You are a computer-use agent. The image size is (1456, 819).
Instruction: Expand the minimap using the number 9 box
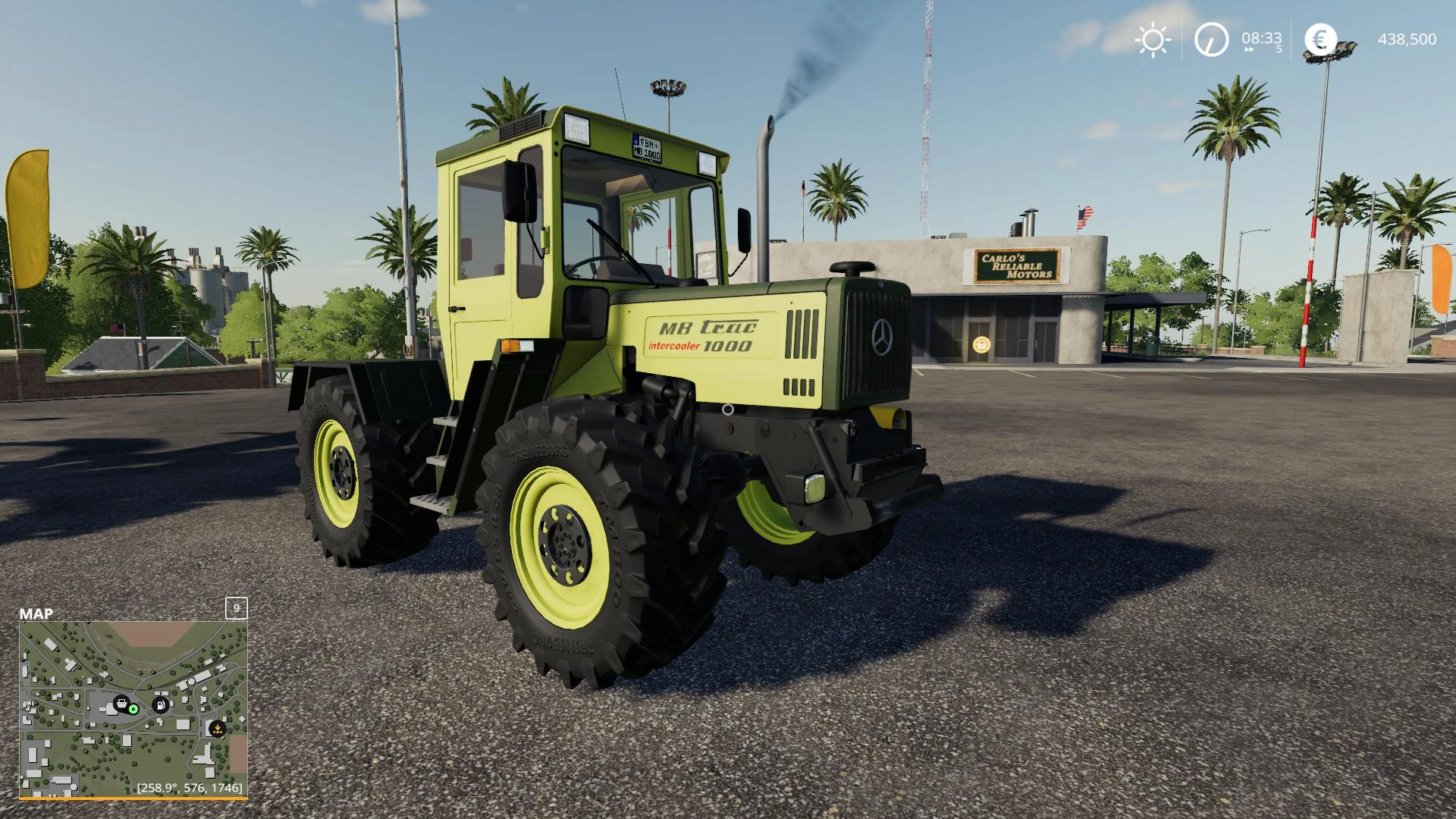point(235,608)
